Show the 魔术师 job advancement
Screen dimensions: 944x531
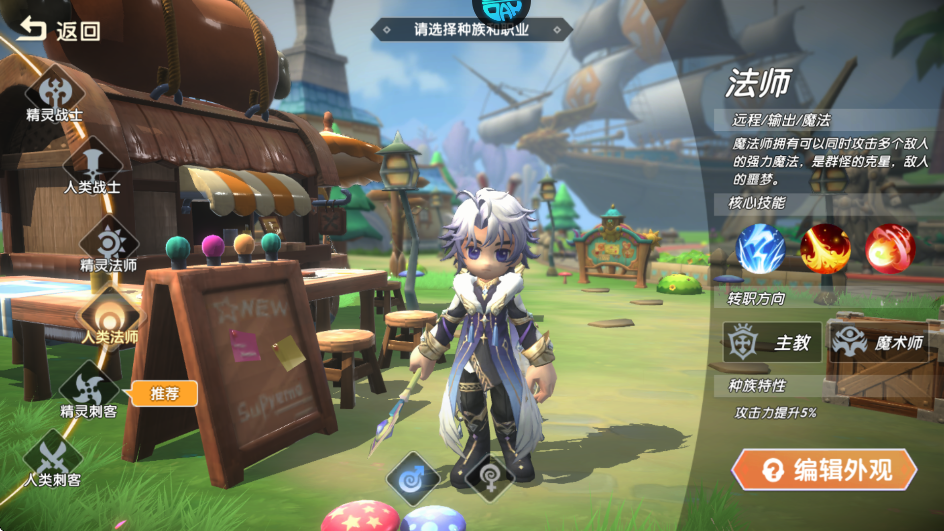pos(877,342)
